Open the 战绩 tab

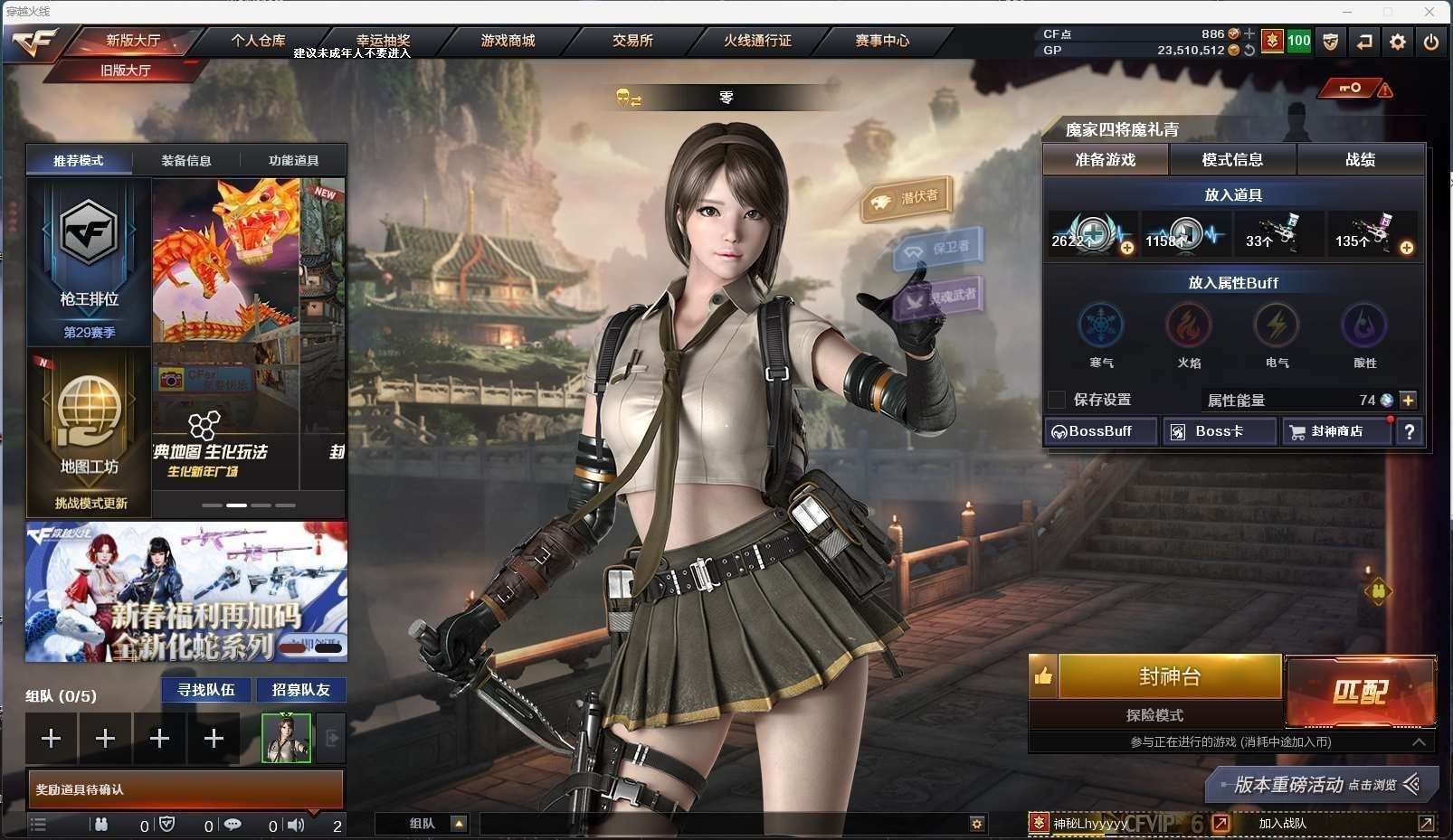pyautogui.click(x=1360, y=160)
